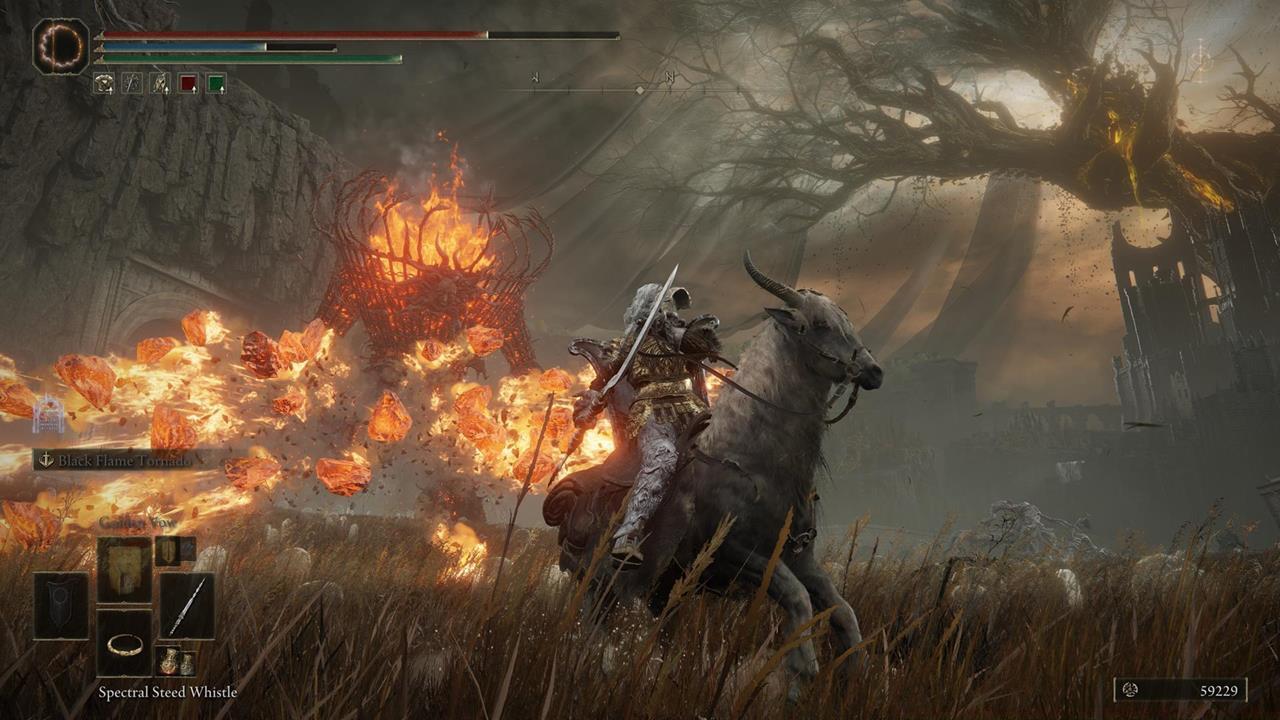This screenshot has width=1280, height=720.
Task: Click the Golden Vow buff icon below the bars
Action: coord(105,83)
